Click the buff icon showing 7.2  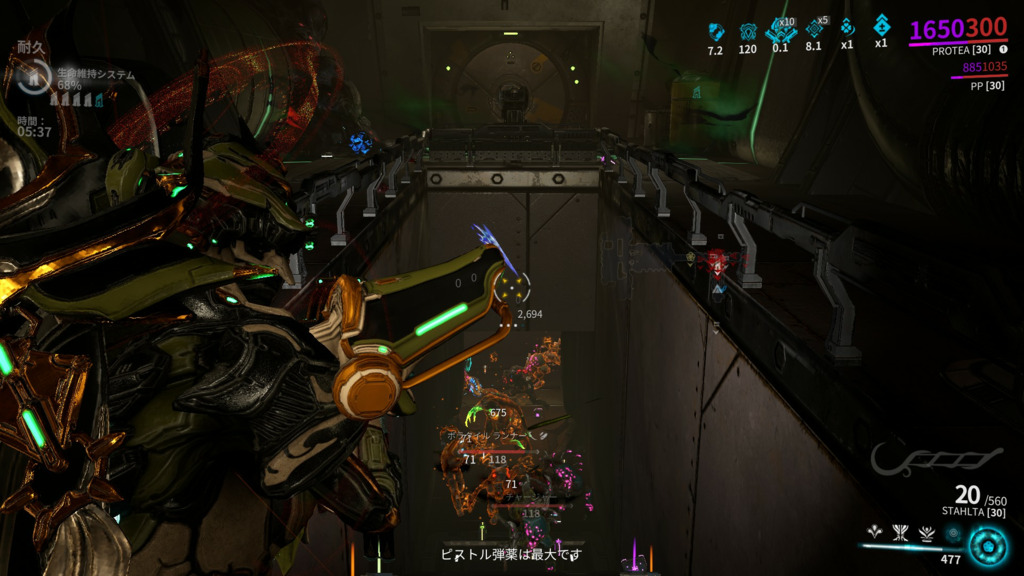coord(715,31)
